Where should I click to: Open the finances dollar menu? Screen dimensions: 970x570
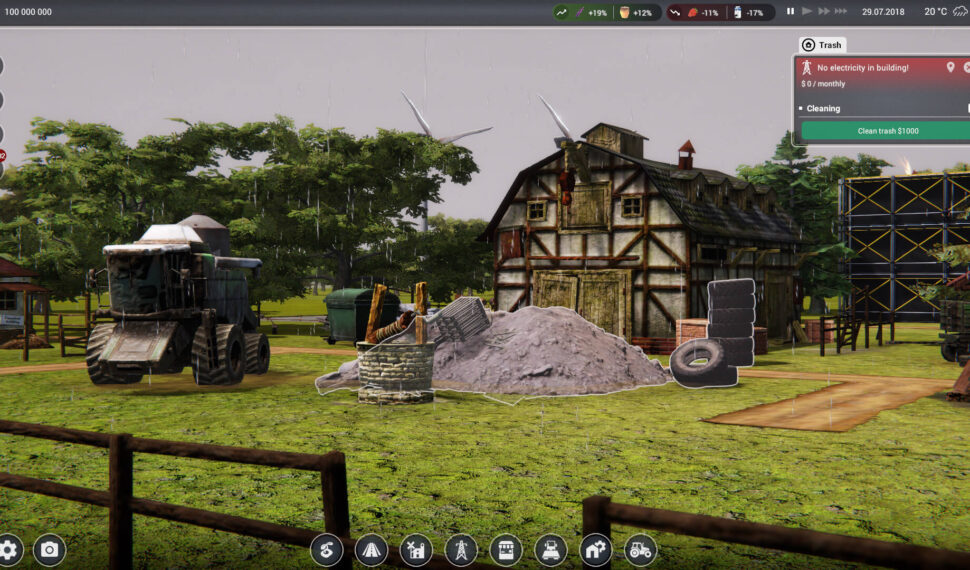pyautogui.click(x=326, y=549)
